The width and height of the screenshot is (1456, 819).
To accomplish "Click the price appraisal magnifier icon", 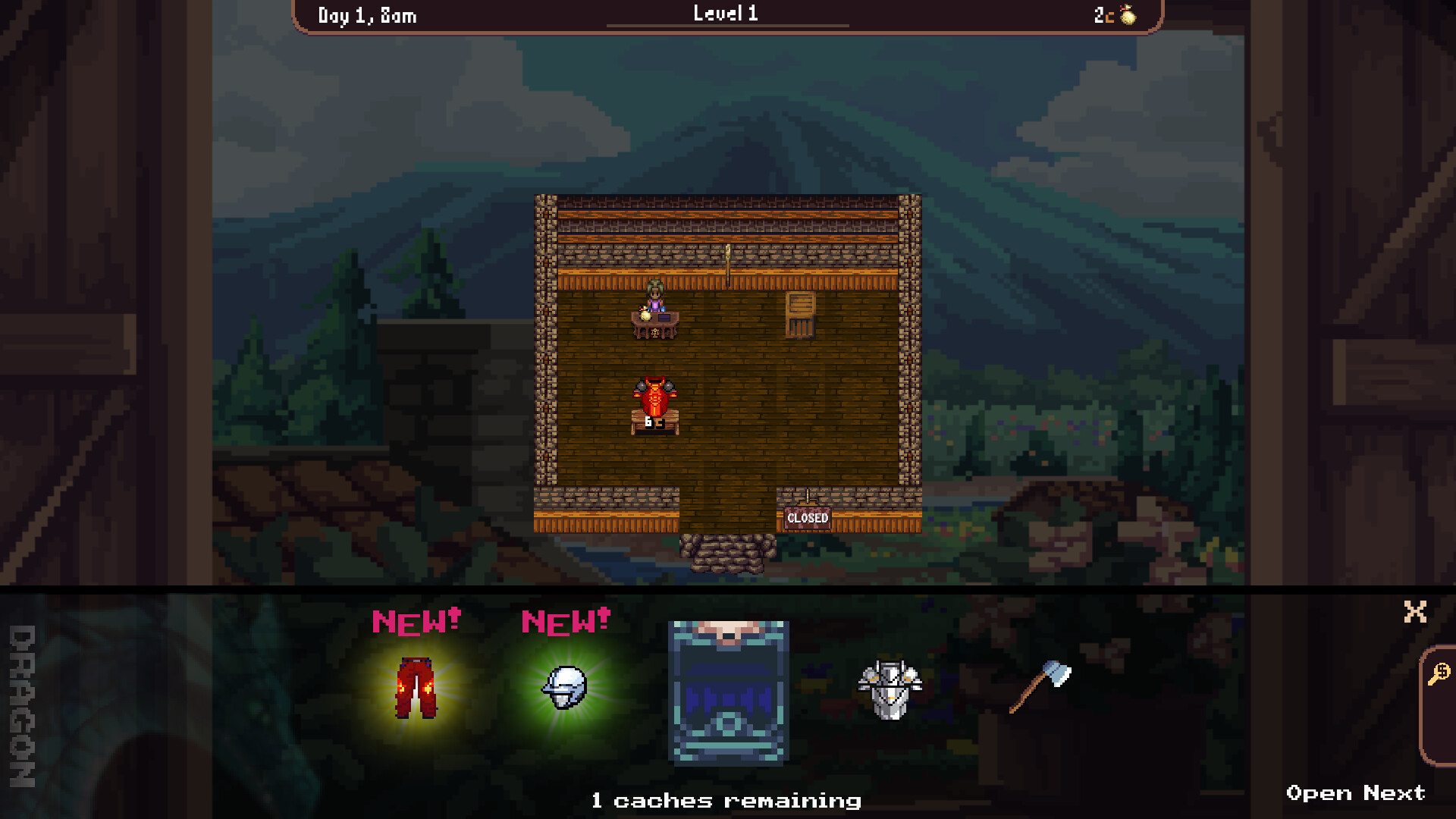I will pos(1438,673).
